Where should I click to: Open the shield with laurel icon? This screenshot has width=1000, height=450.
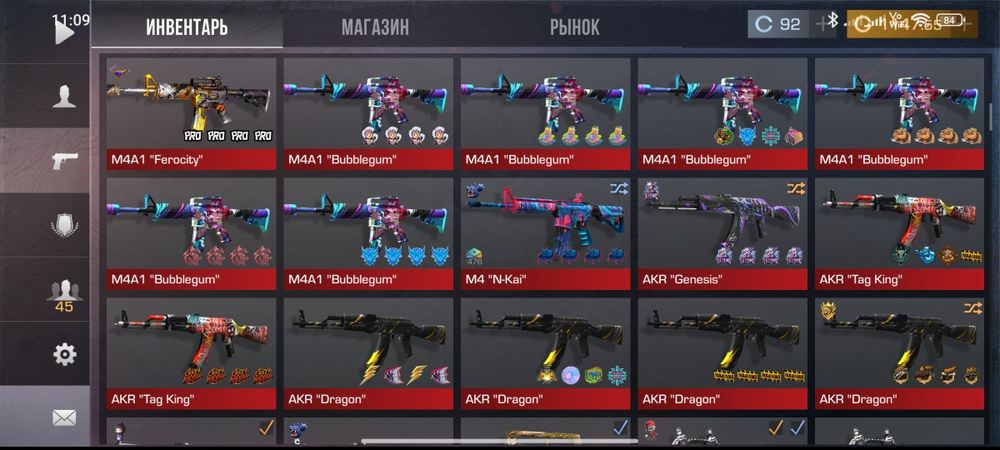[65, 224]
